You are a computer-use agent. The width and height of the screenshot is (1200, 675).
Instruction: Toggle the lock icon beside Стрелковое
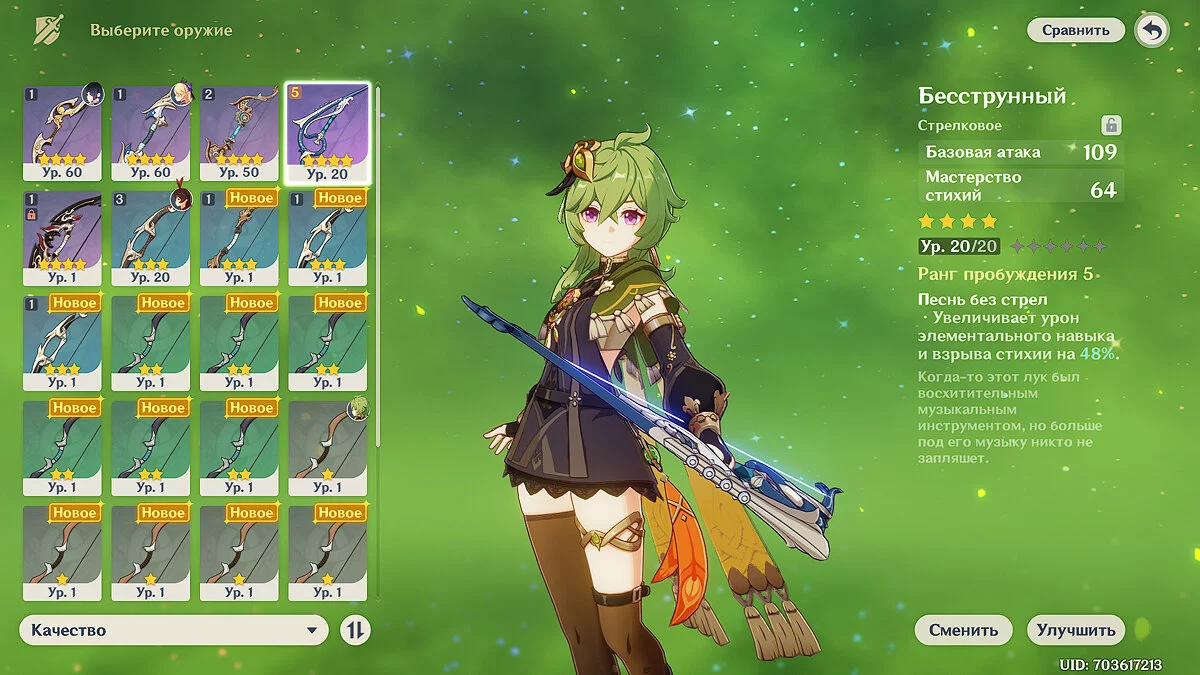[1110, 125]
